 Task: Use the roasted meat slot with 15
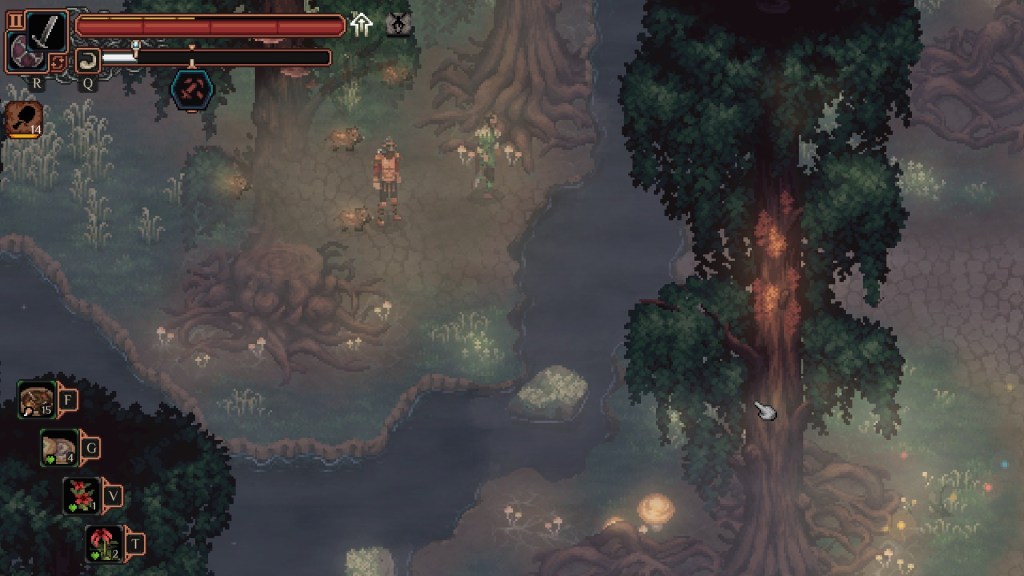coord(37,400)
